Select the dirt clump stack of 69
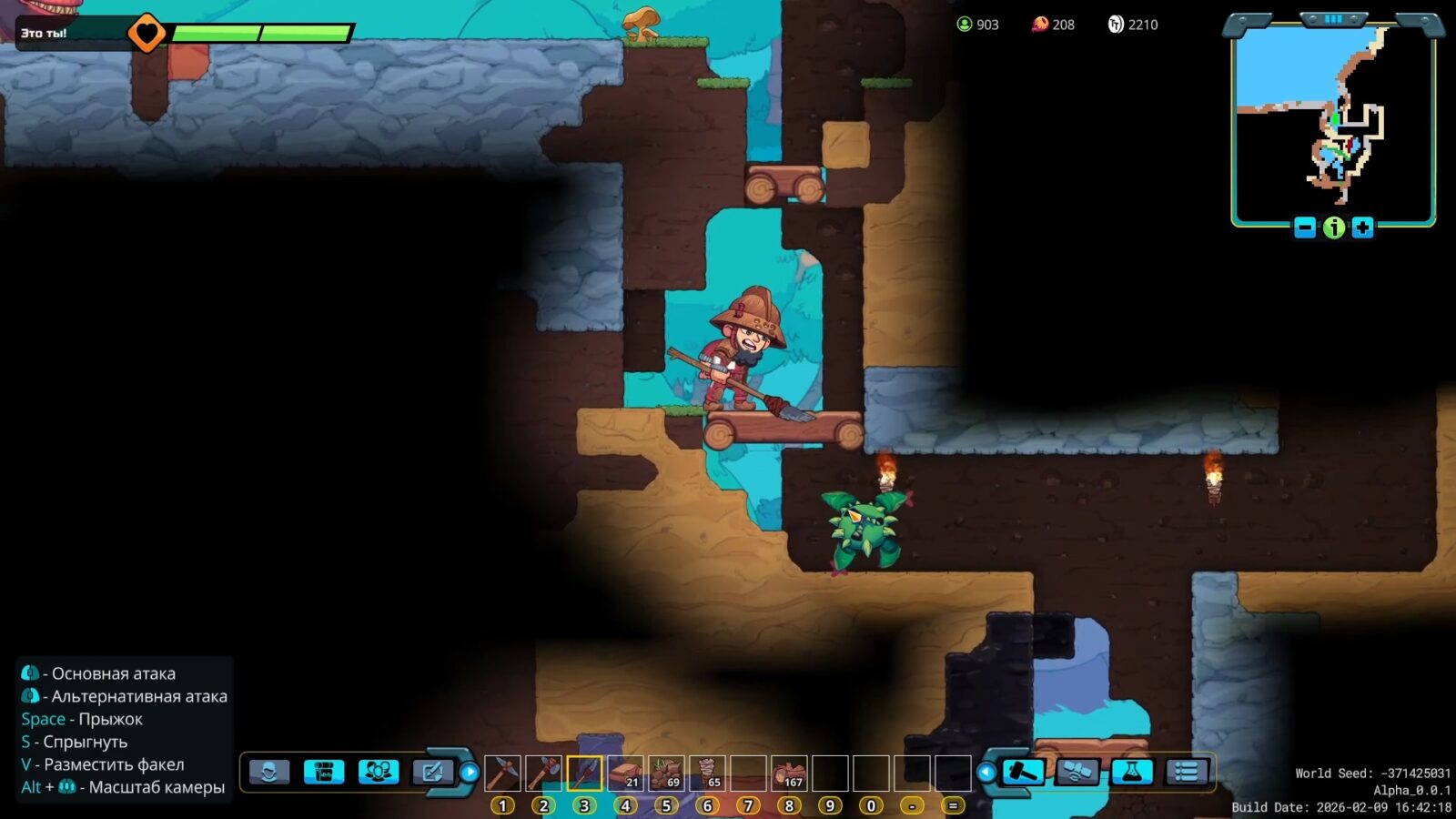Image resolution: width=1456 pixels, height=819 pixels. pyautogui.click(x=666, y=773)
